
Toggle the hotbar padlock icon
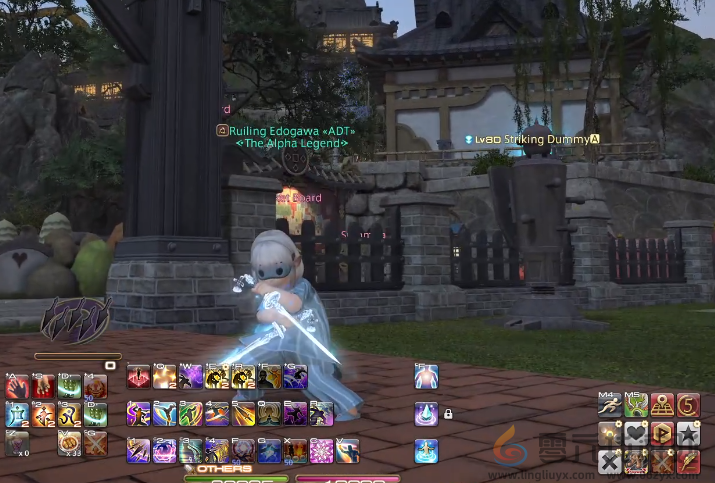[x=448, y=413]
